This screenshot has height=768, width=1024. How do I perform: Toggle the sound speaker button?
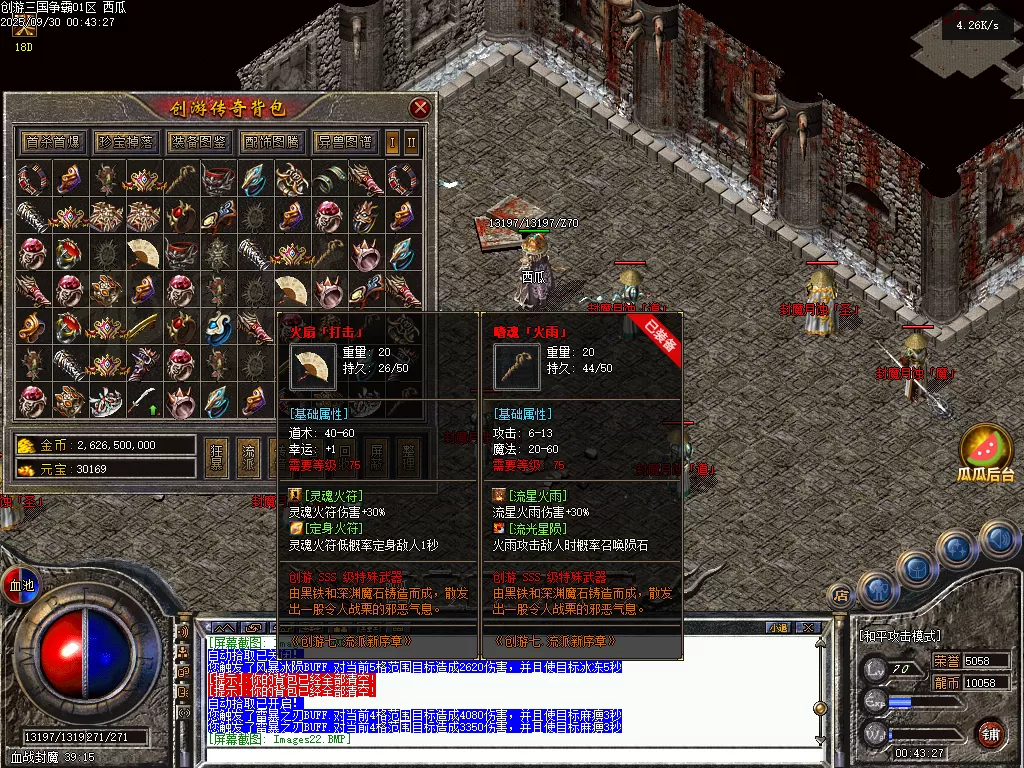click(999, 540)
